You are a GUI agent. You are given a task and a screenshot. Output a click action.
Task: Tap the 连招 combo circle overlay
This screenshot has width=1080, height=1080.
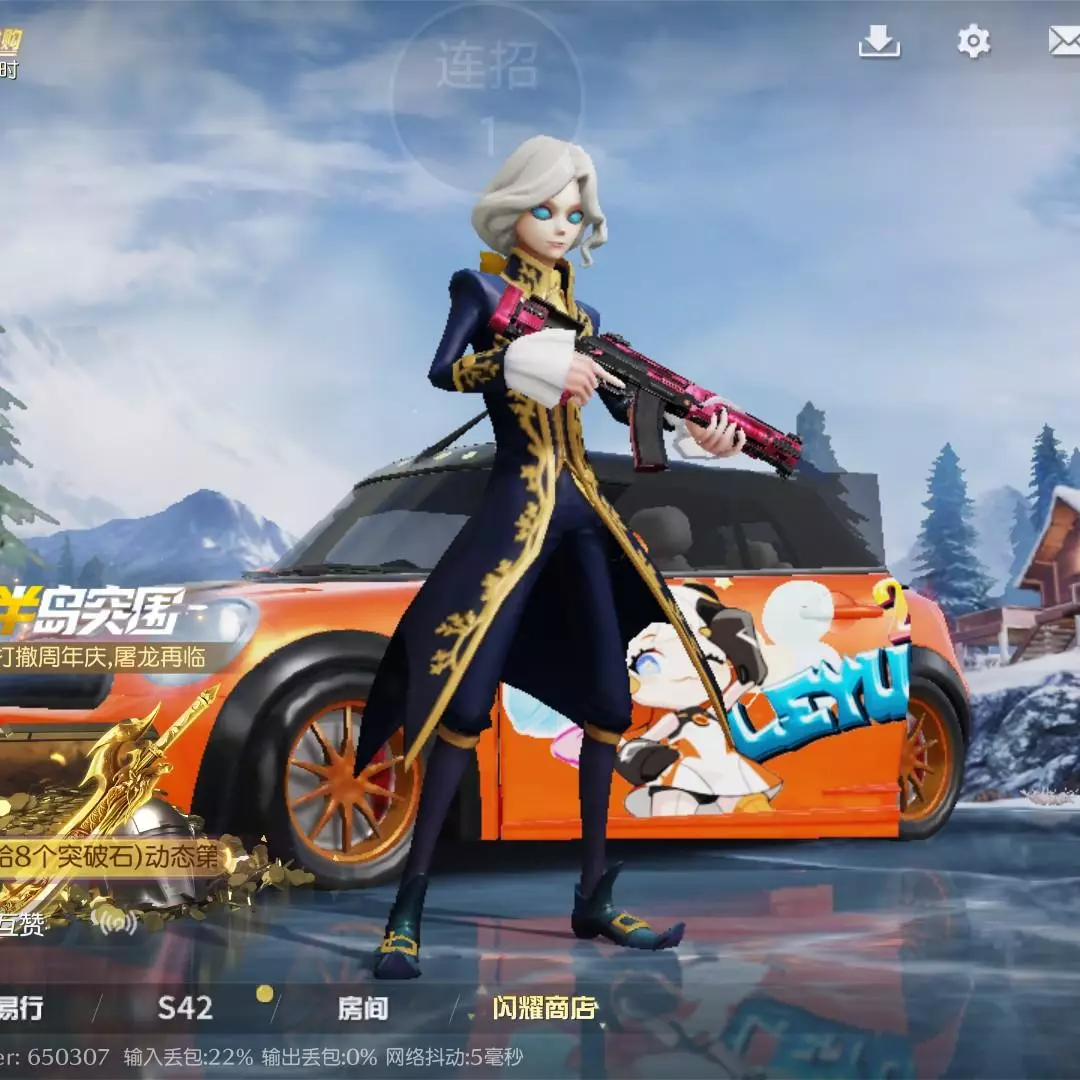tap(487, 95)
